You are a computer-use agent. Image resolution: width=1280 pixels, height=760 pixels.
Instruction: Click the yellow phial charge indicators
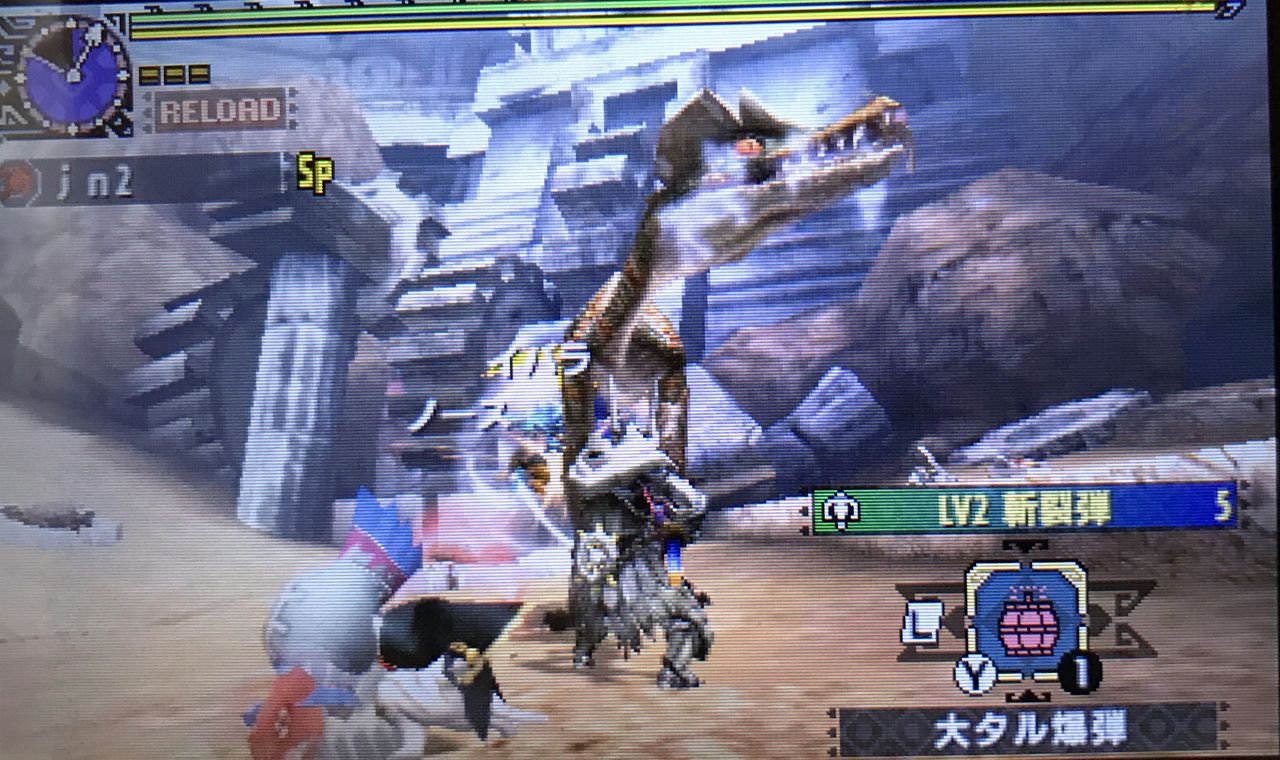click(x=172, y=73)
